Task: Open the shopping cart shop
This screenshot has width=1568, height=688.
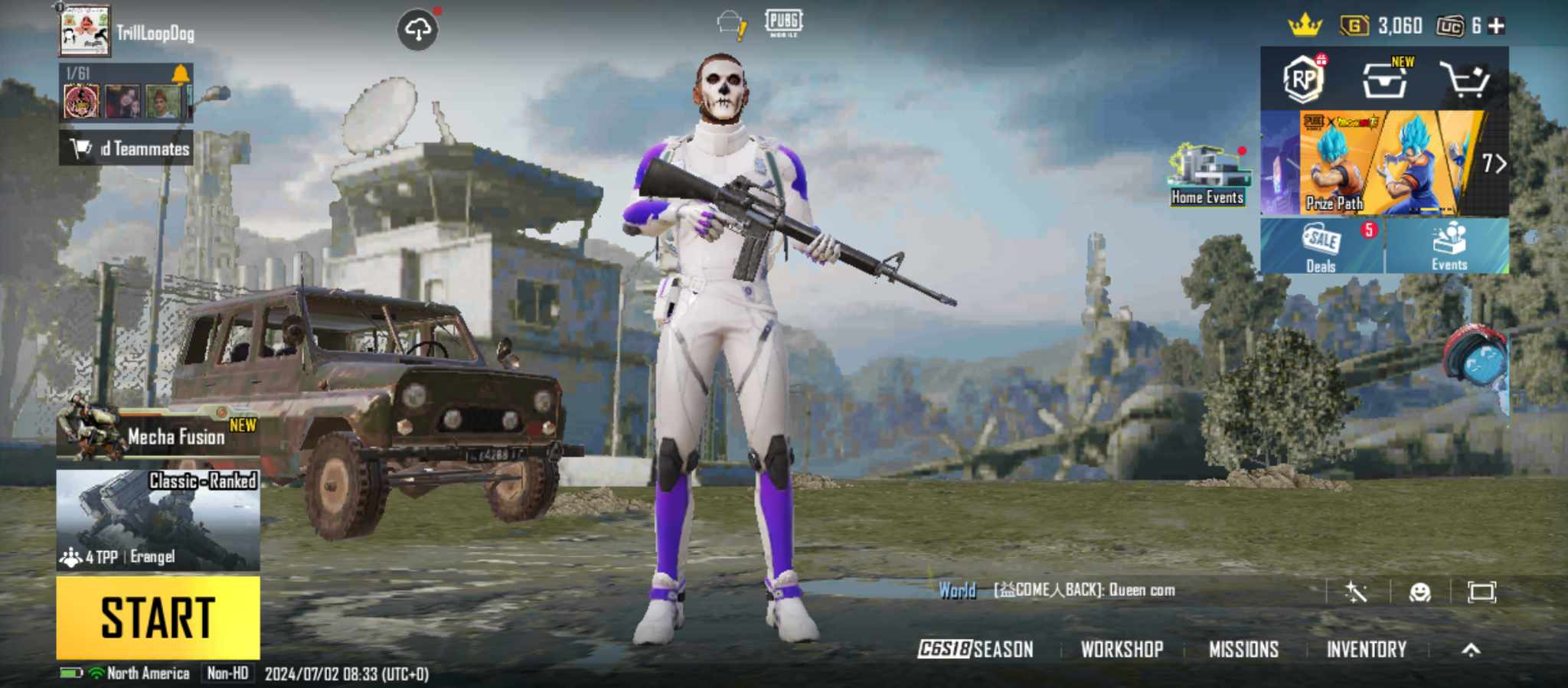Action: pyautogui.click(x=1464, y=79)
